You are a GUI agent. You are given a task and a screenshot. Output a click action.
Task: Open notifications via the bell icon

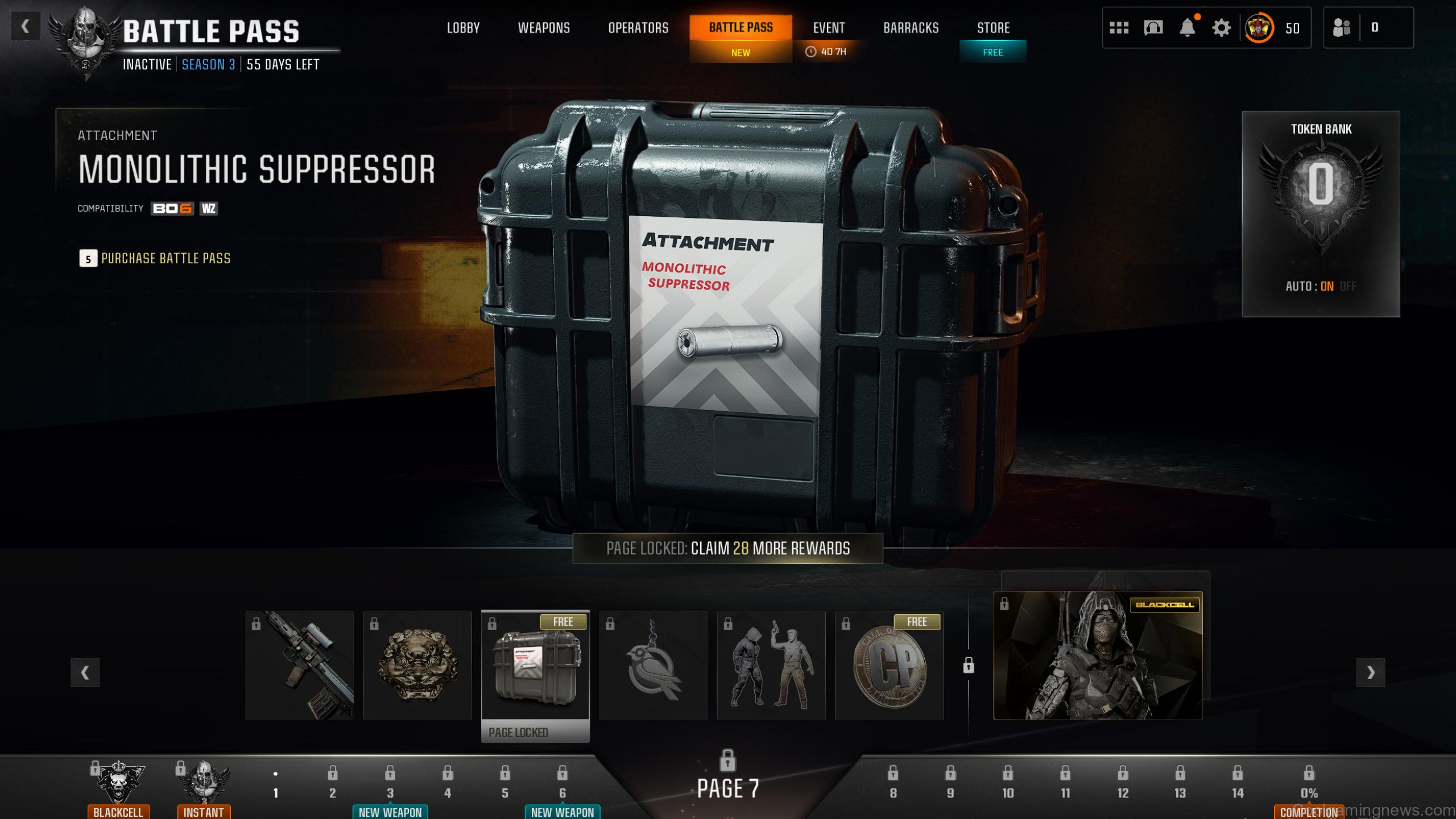click(1187, 27)
